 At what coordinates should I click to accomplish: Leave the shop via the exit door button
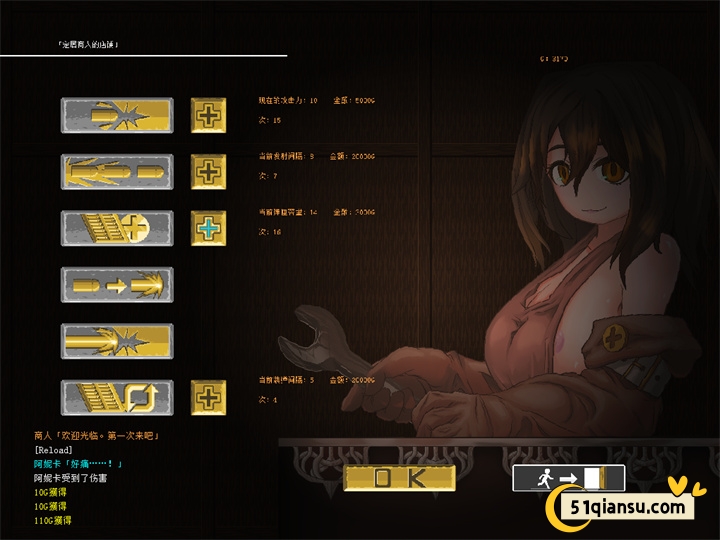568,478
